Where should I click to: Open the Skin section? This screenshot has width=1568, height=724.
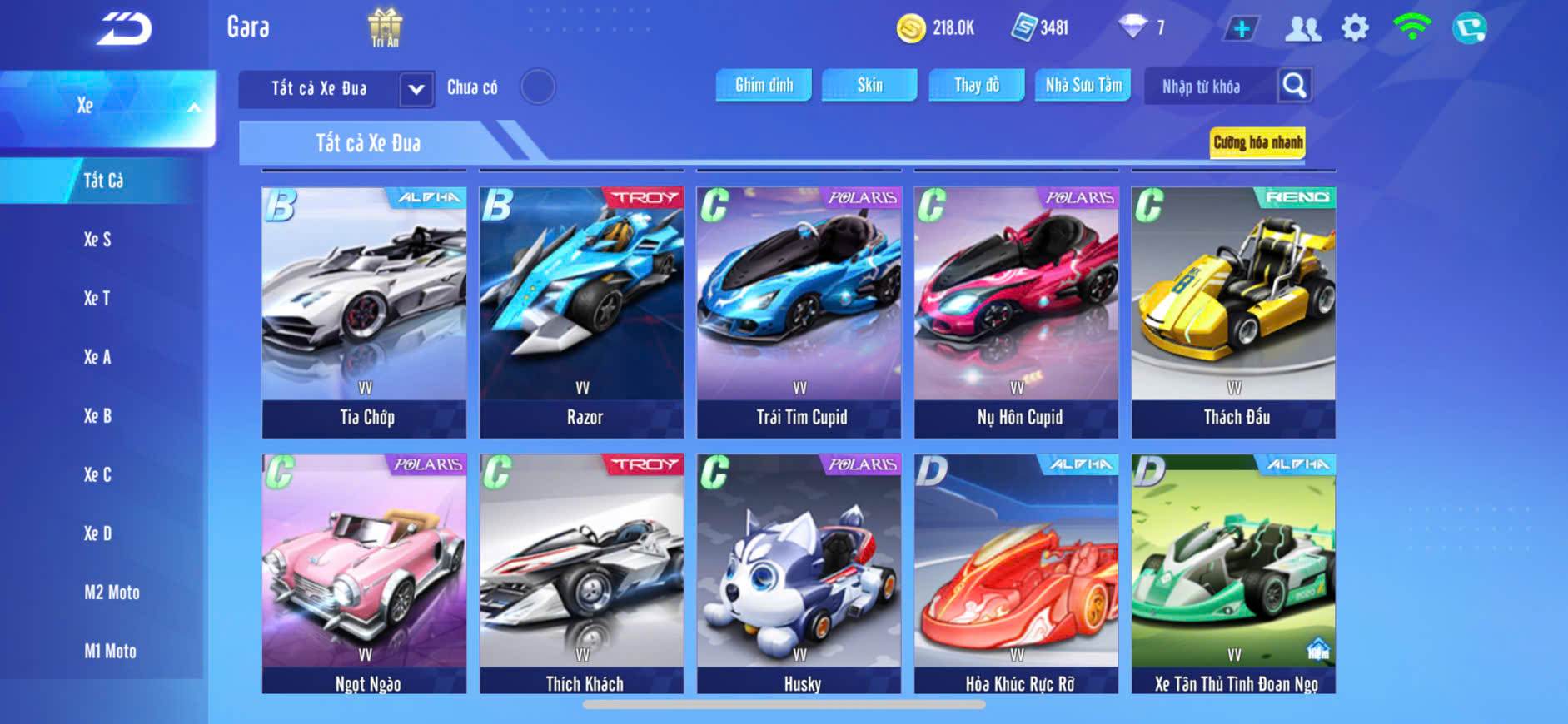click(x=869, y=85)
